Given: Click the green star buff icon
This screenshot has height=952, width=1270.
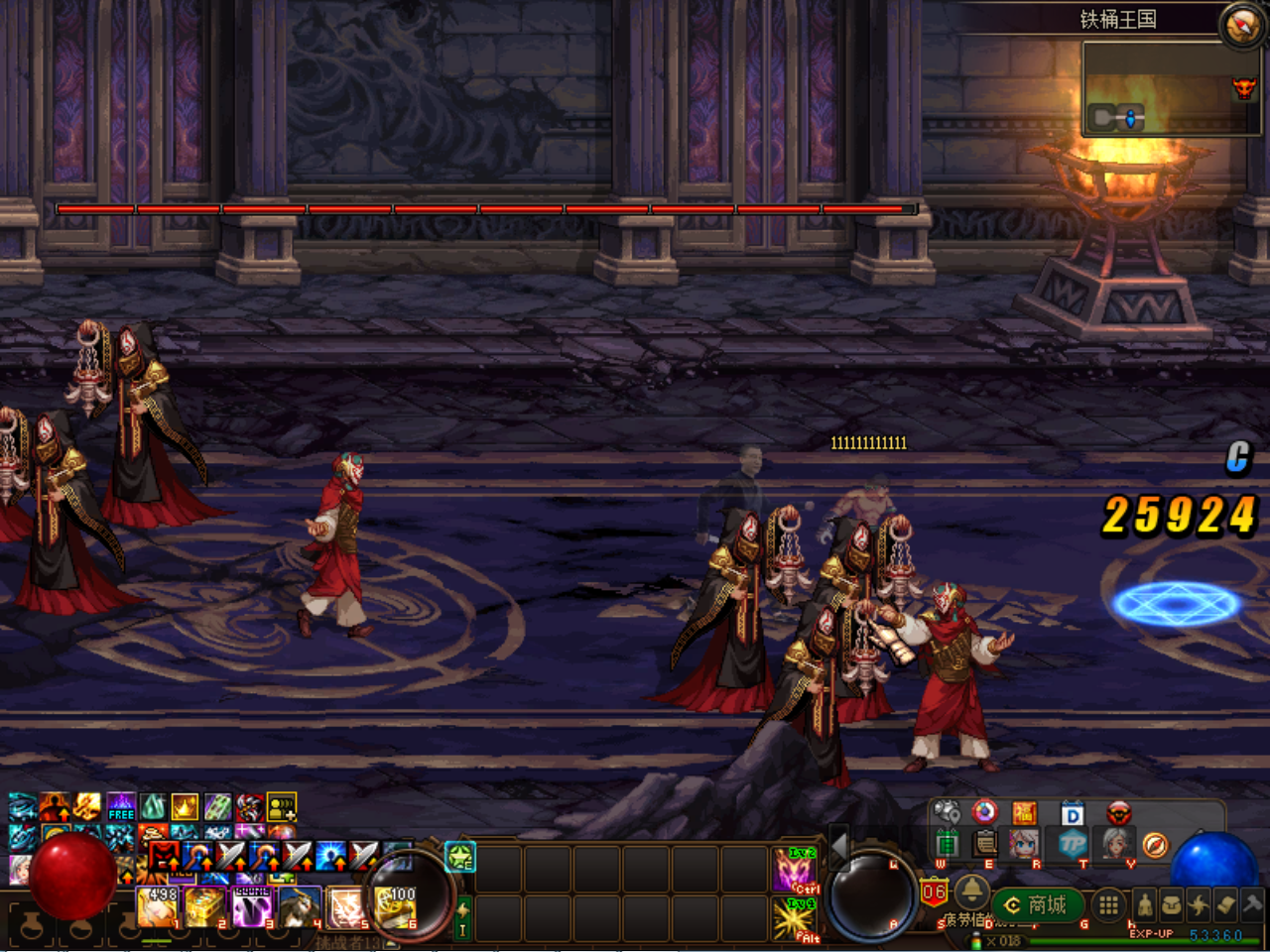Looking at the screenshot, I should [x=460, y=857].
